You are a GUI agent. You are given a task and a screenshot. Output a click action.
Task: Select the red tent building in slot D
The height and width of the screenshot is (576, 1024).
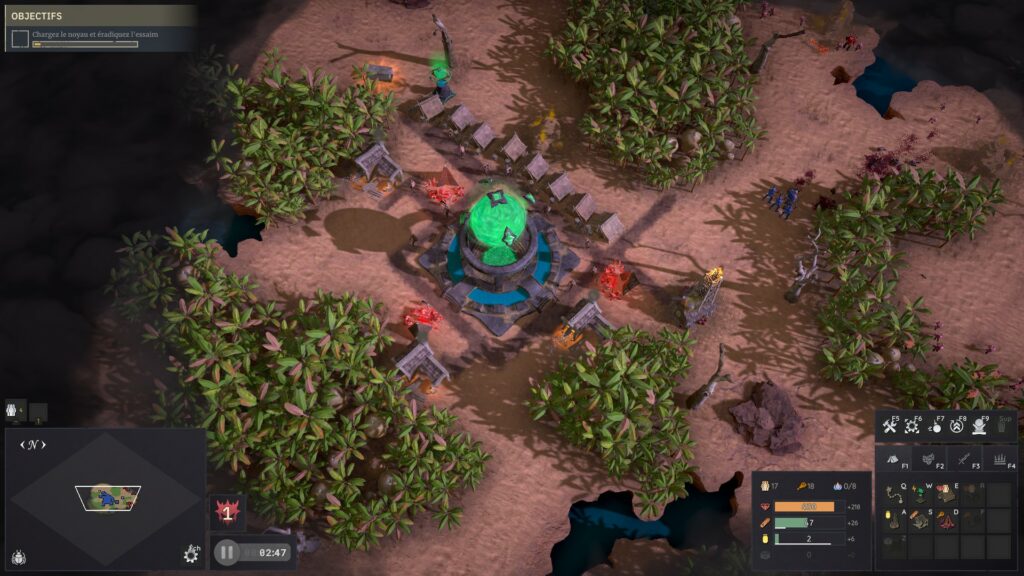click(x=946, y=520)
